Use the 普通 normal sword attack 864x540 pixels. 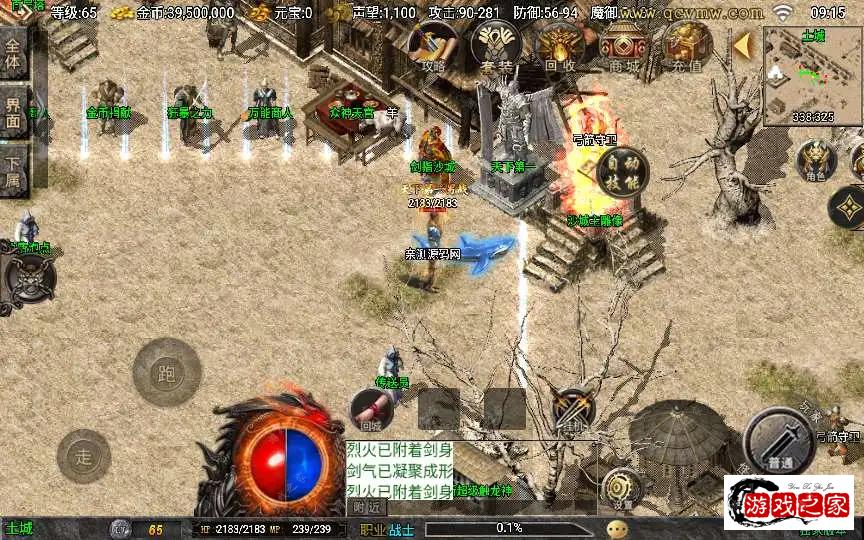point(780,443)
